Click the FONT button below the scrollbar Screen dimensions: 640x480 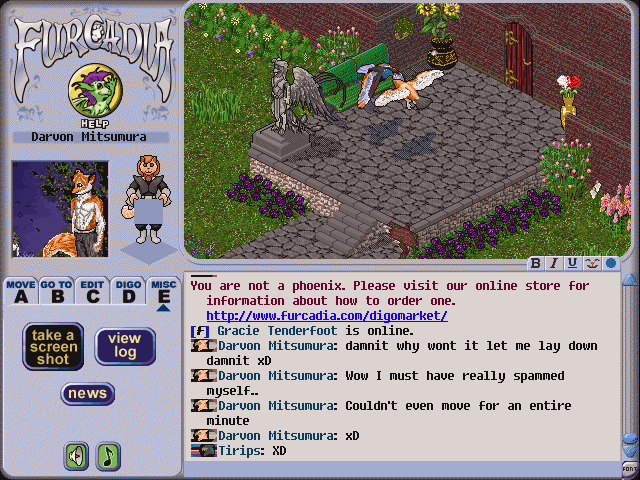630,468
